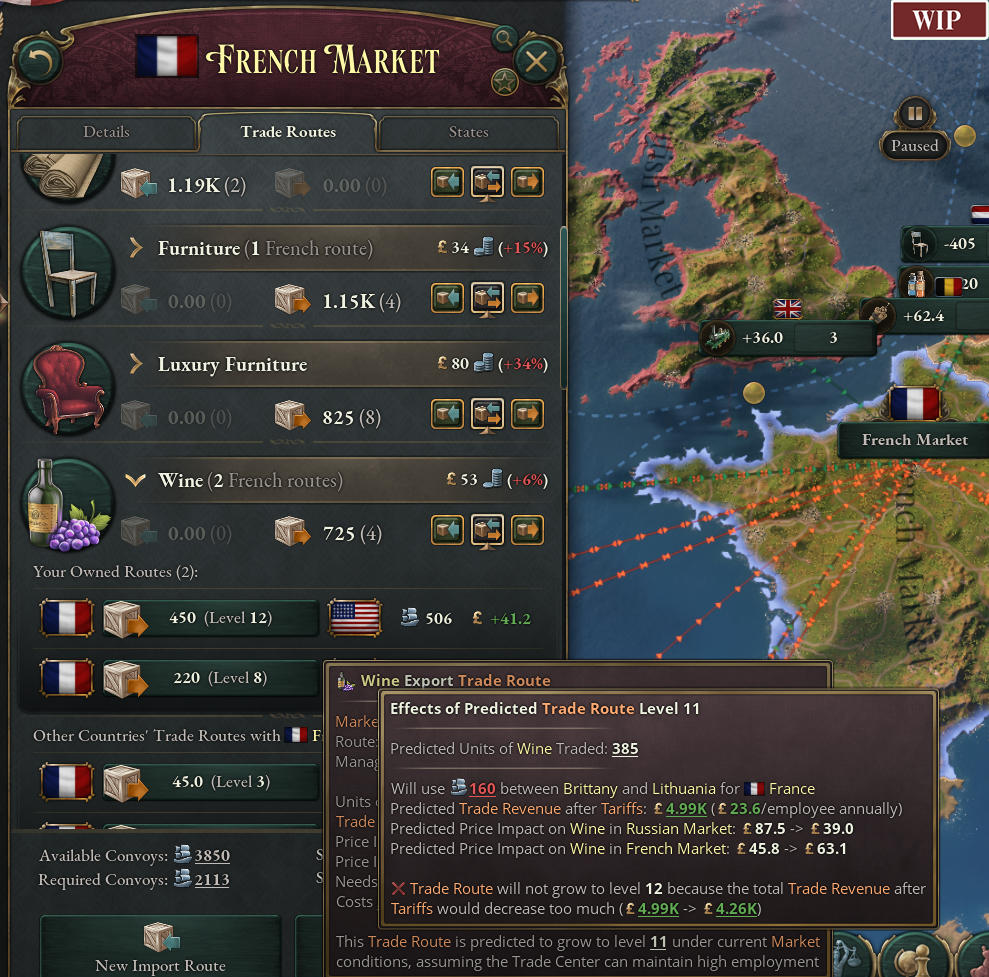Click the magnifier zoom icon in header

click(505, 39)
